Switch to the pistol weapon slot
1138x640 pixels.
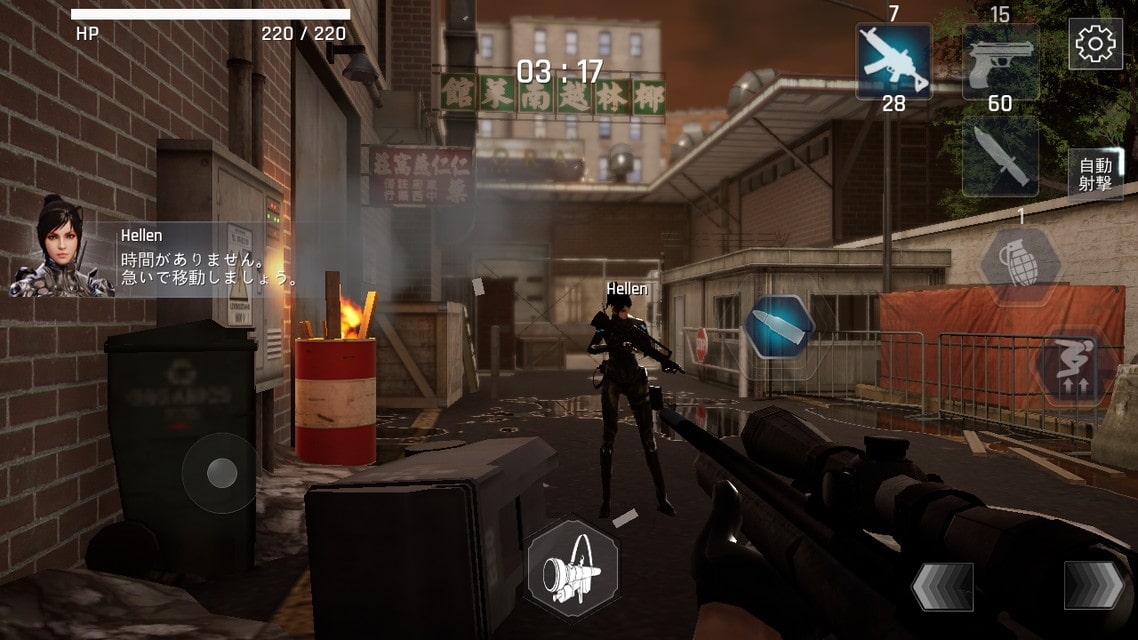pyautogui.click(x=1000, y=61)
